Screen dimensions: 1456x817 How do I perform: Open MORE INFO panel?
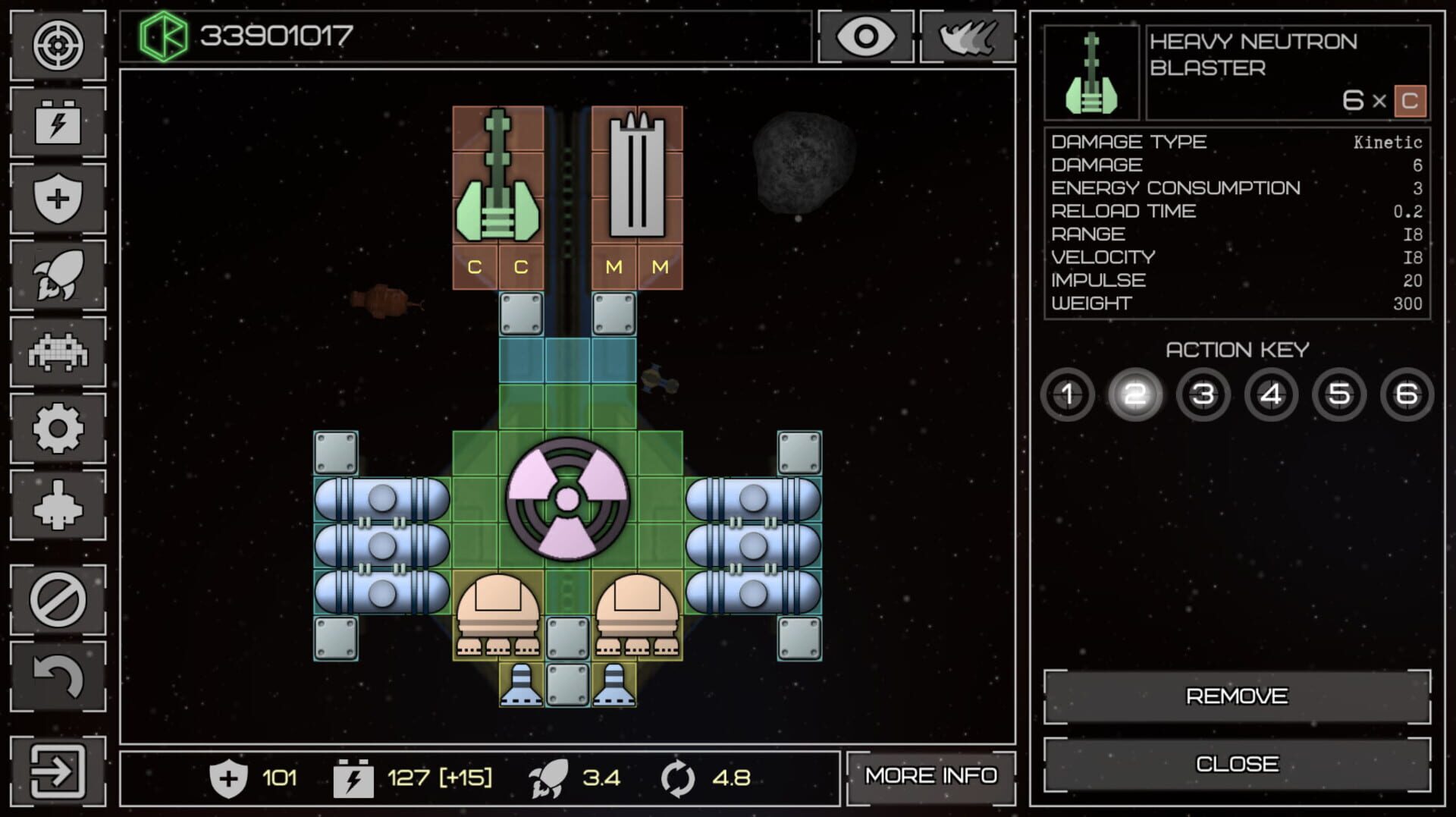(x=931, y=776)
